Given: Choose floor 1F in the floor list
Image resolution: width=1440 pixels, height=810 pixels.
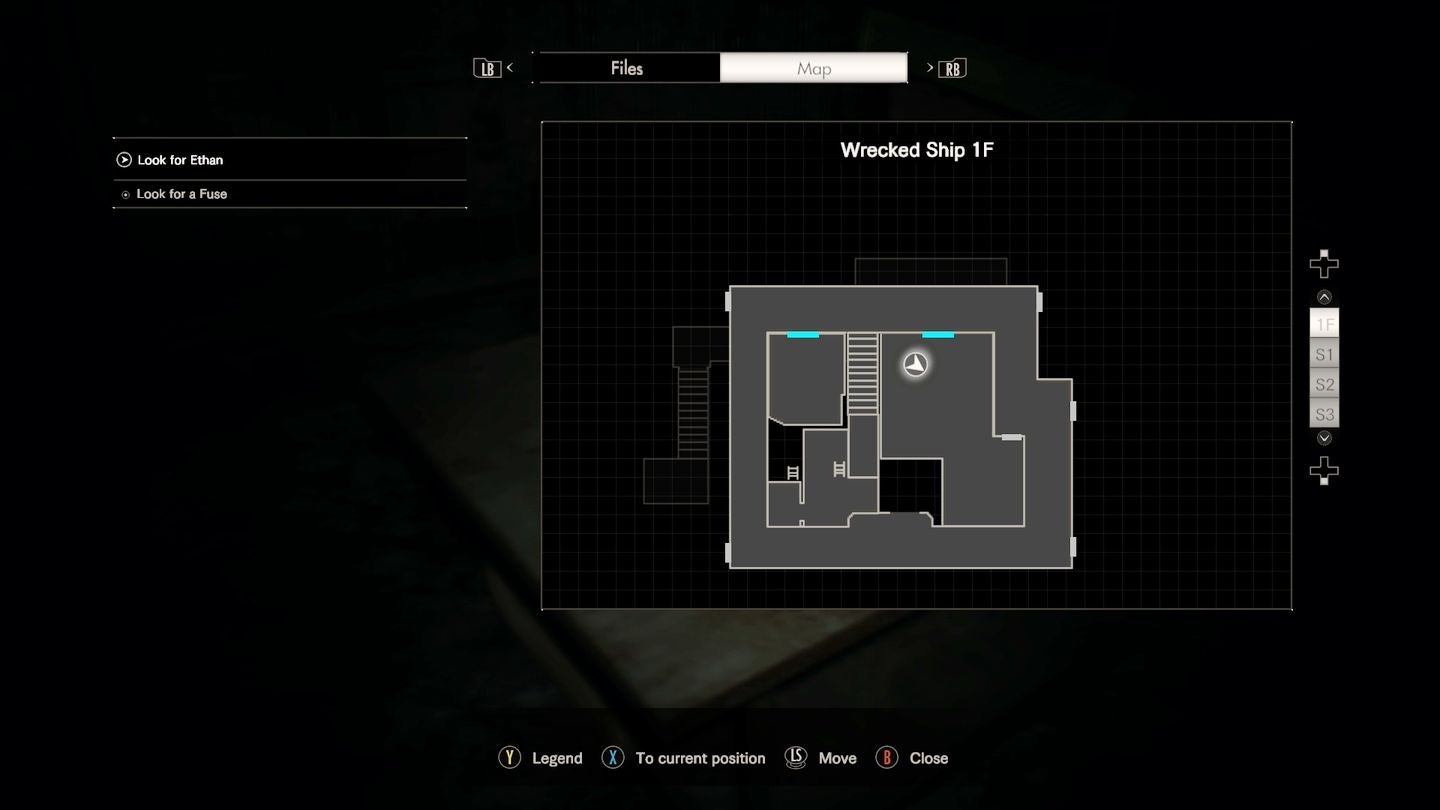Looking at the screenshot, I should pos(1324,324).
